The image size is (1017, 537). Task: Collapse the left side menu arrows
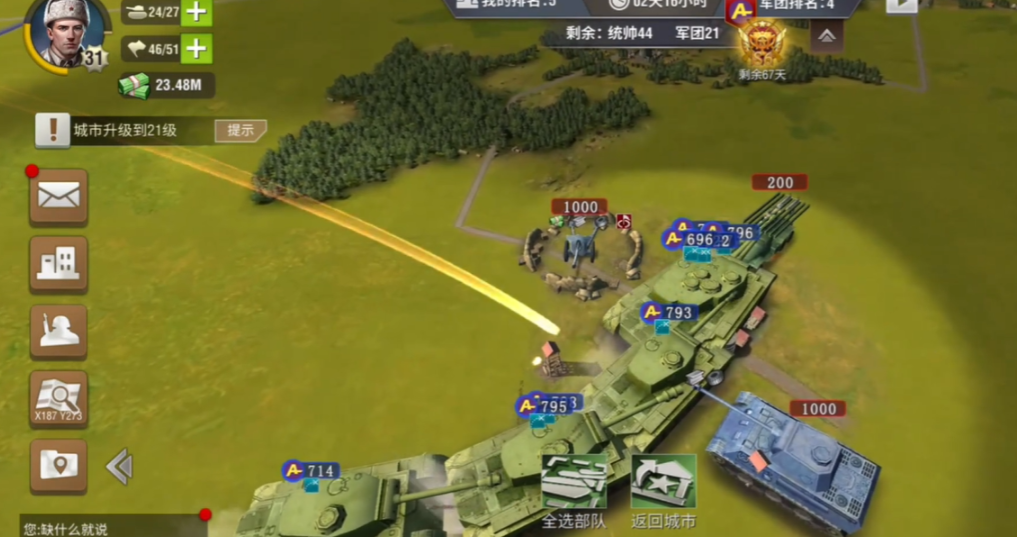tap(119, 466)
